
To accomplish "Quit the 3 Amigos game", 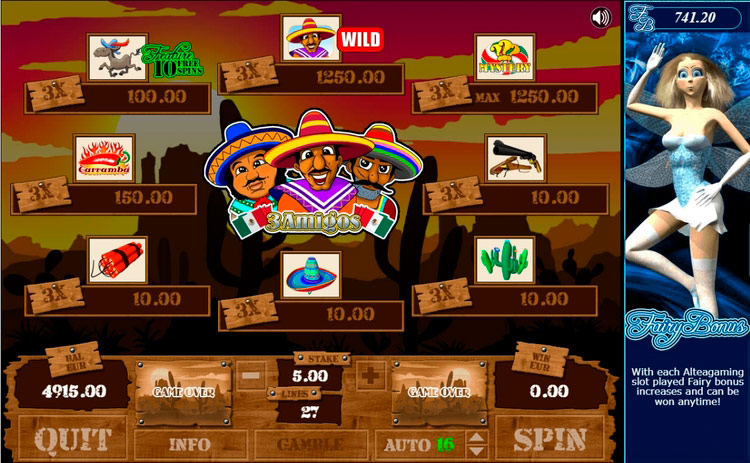I will [x=70, y=438].
